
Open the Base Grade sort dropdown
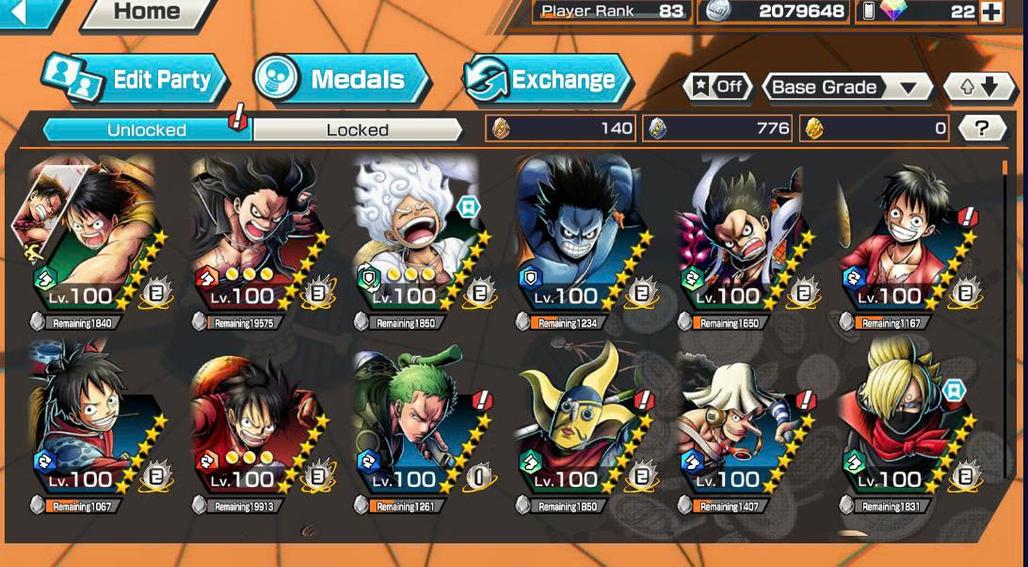coord(846,87)
